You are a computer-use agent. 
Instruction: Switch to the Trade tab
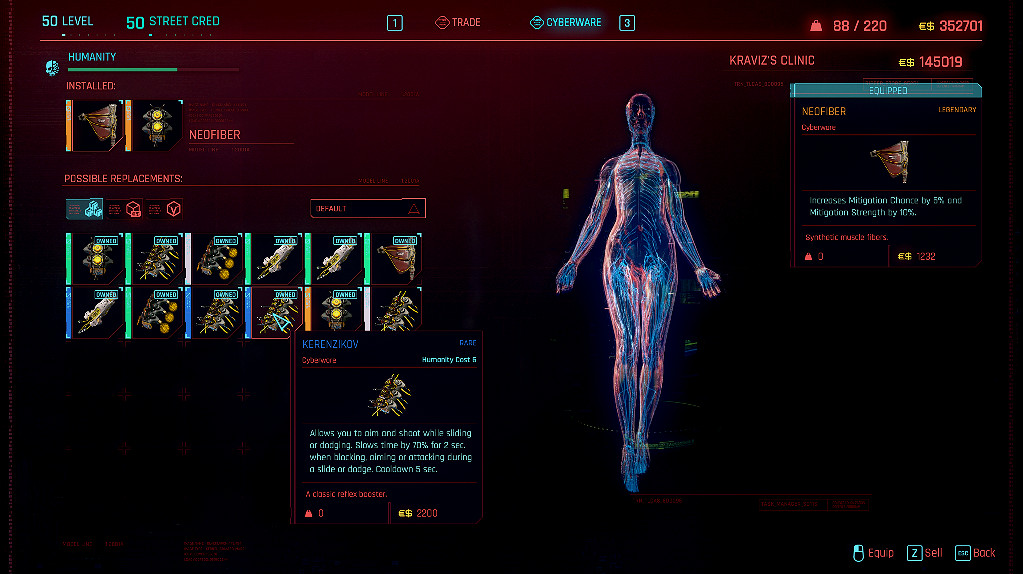click(458, 22)
